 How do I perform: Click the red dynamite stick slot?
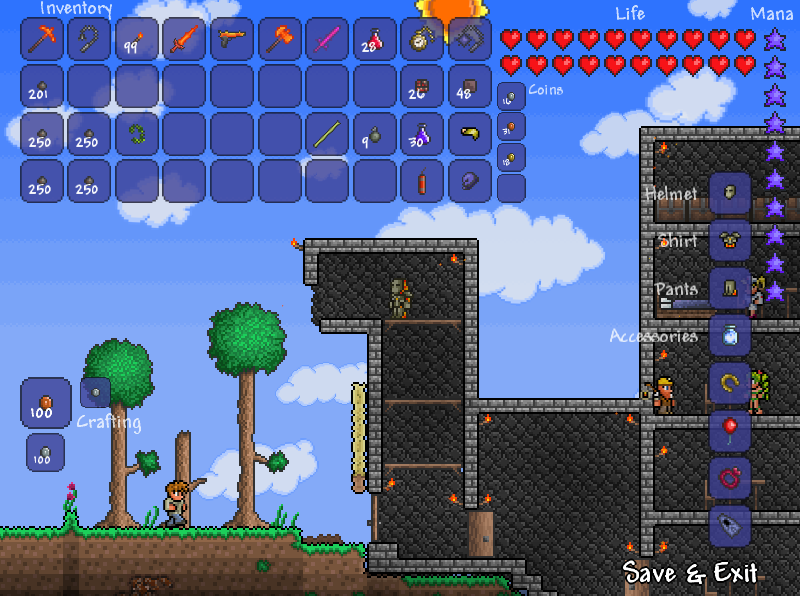[x=423, y=181]
